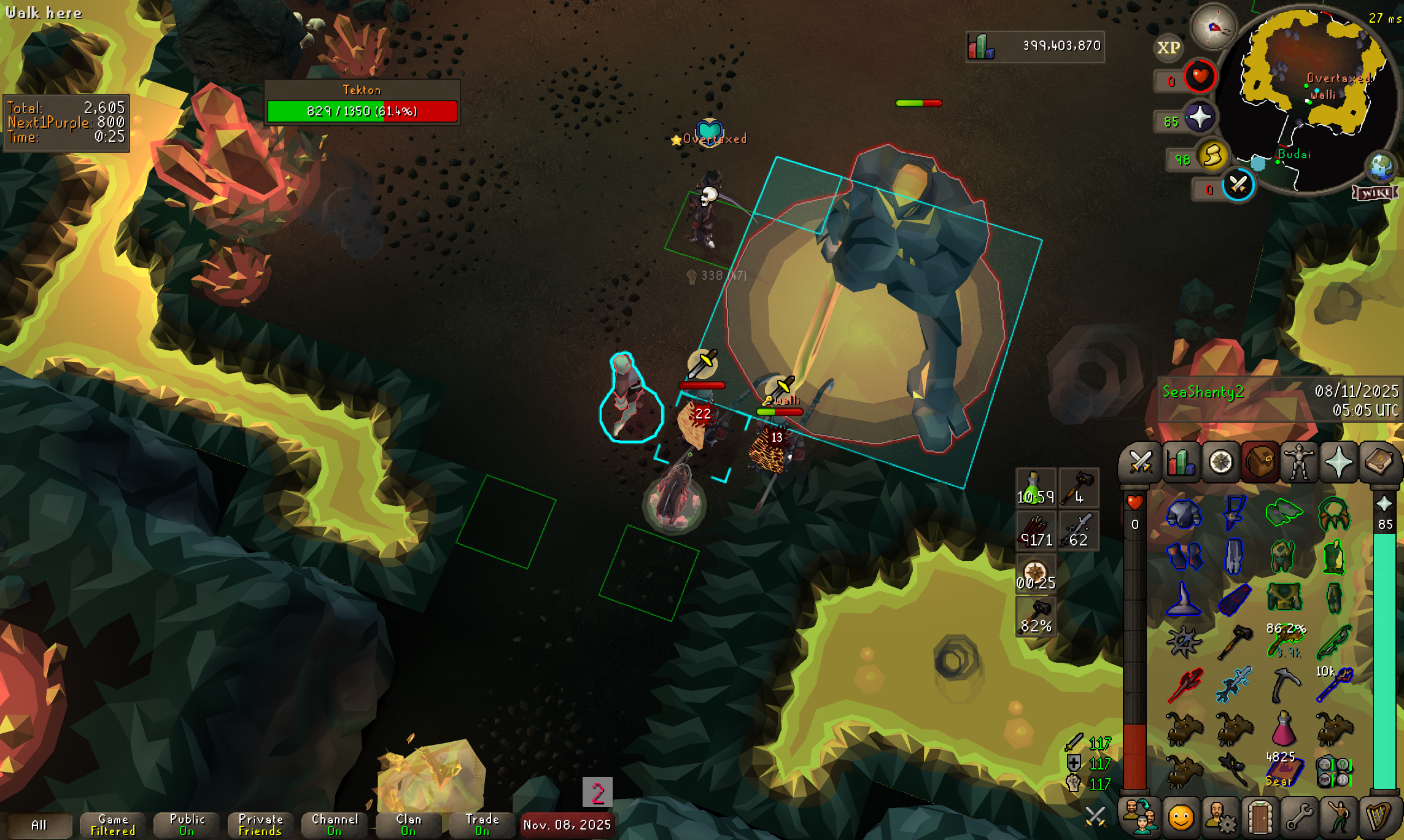This screenshot has height=840, width=1404.
Task: Open the Worn Equipment tab
Action: click(1299, 461)
